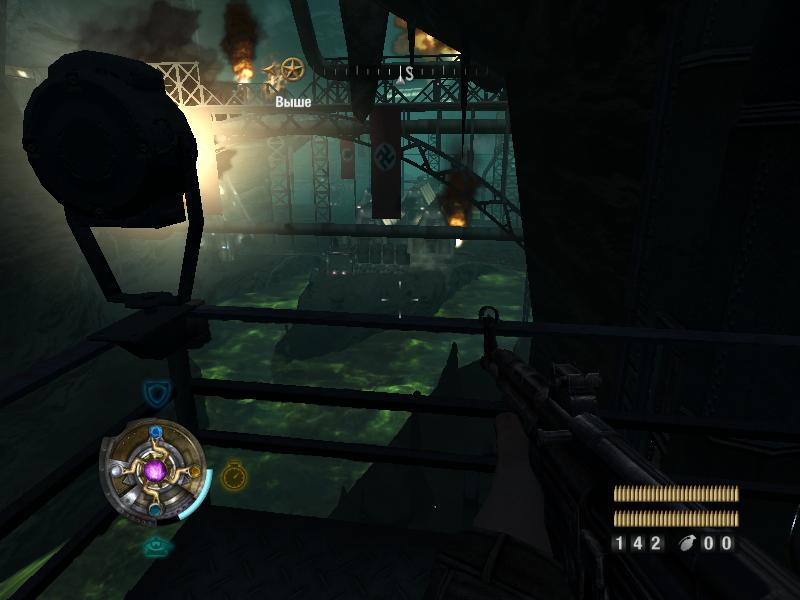
Task: Click the gold star objective marker
Action: point(292,69)
